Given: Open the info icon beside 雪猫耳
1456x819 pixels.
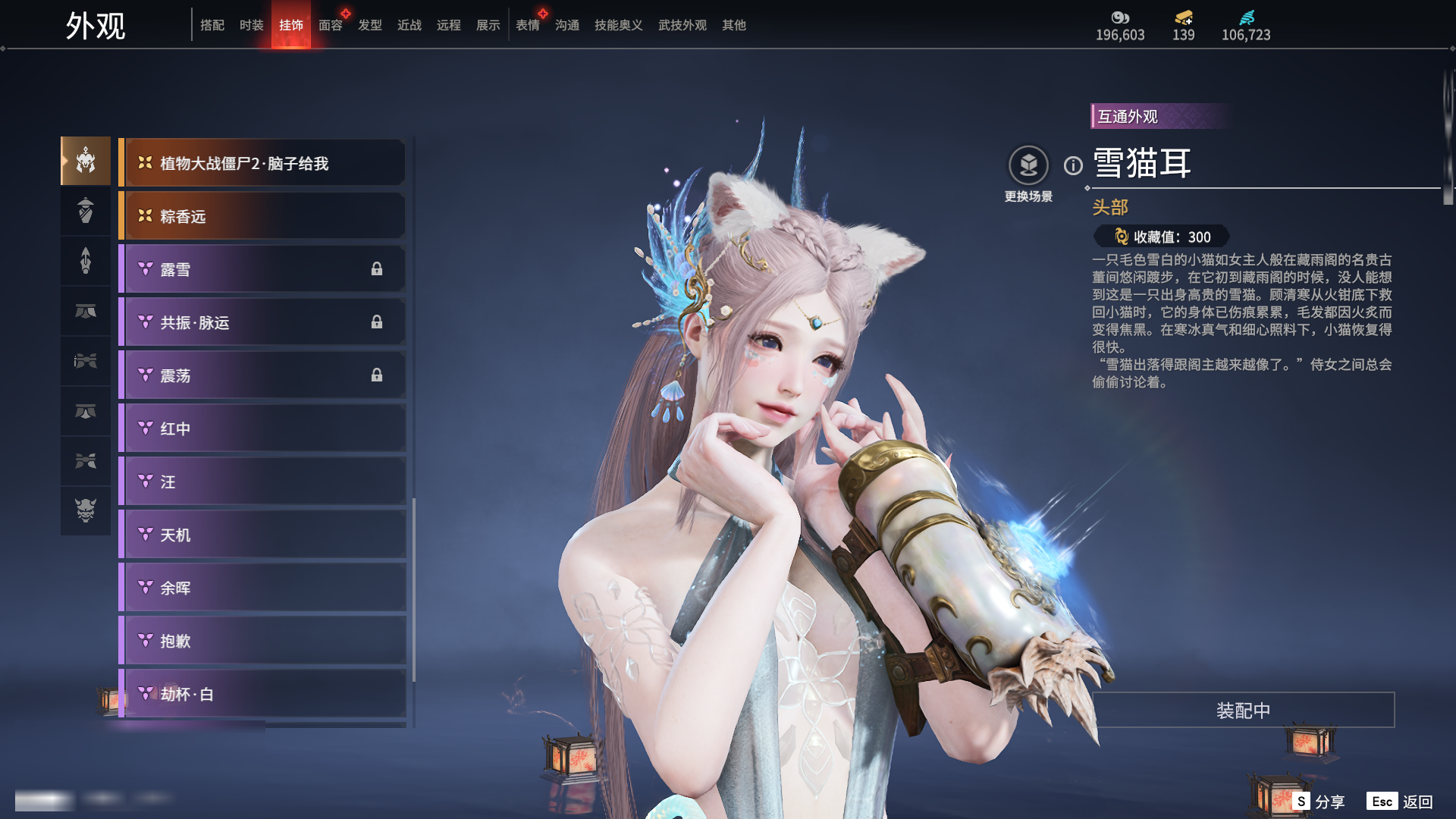Looking at the screenshot, I should pos(1073,165).
